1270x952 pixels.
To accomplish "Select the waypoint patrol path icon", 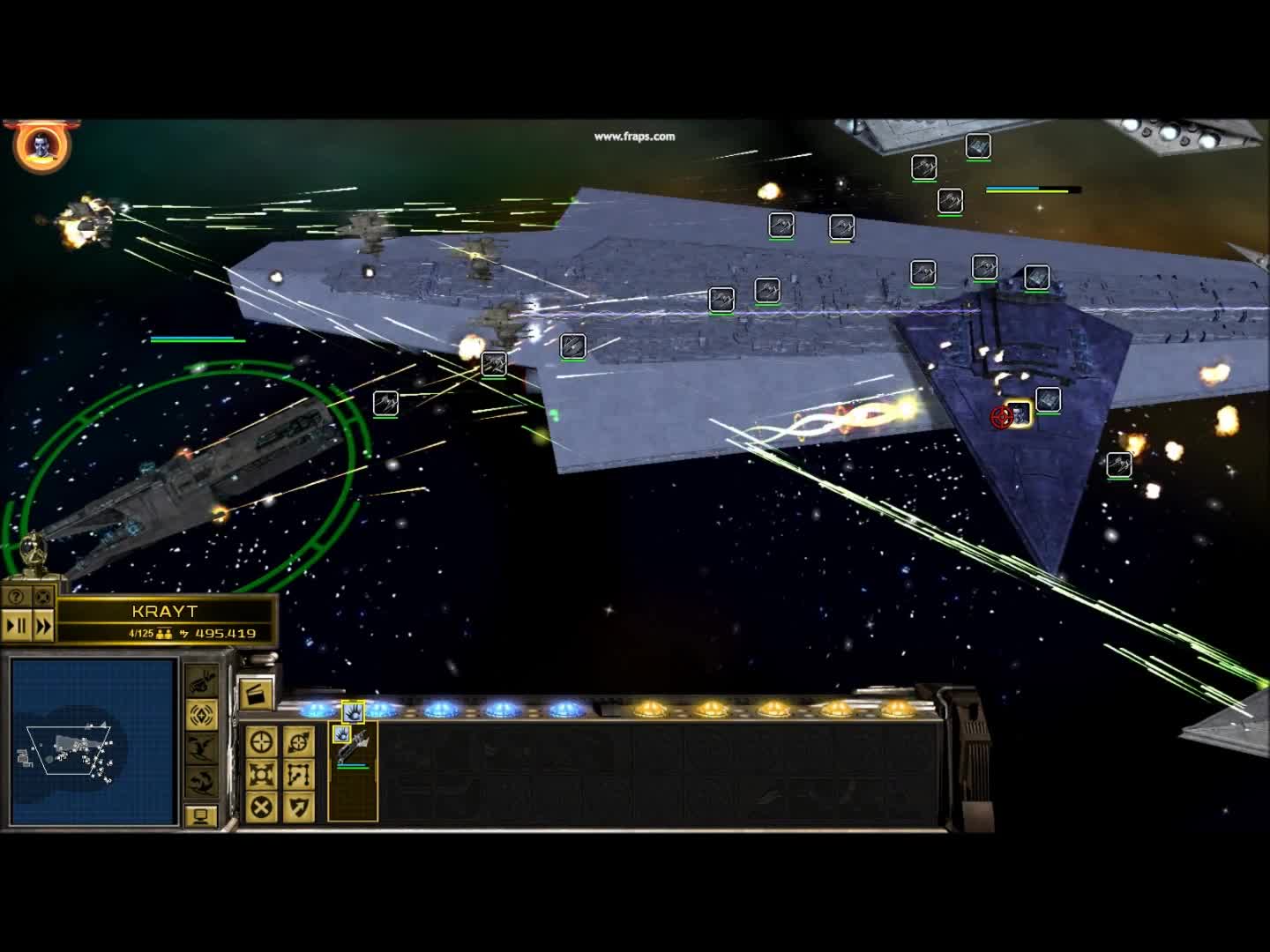I will coord(298,773).
